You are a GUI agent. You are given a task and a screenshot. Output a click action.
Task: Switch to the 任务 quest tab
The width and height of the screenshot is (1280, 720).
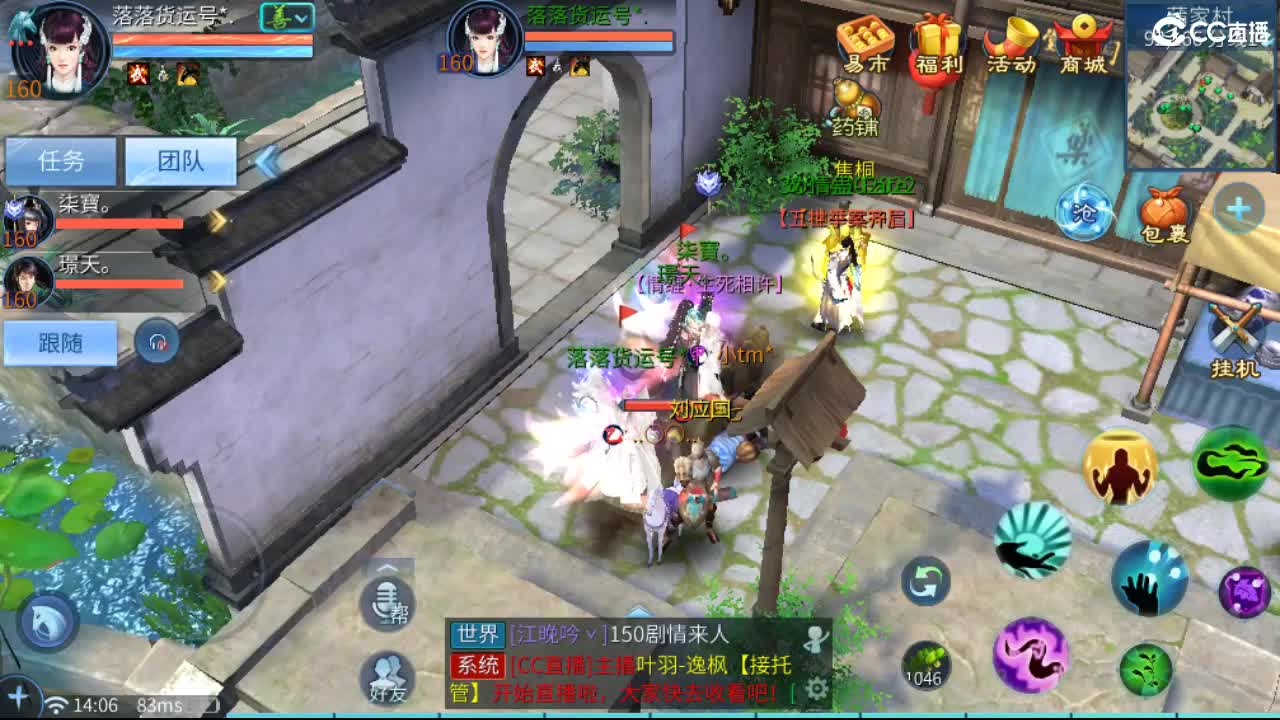(x=62, y=160)
